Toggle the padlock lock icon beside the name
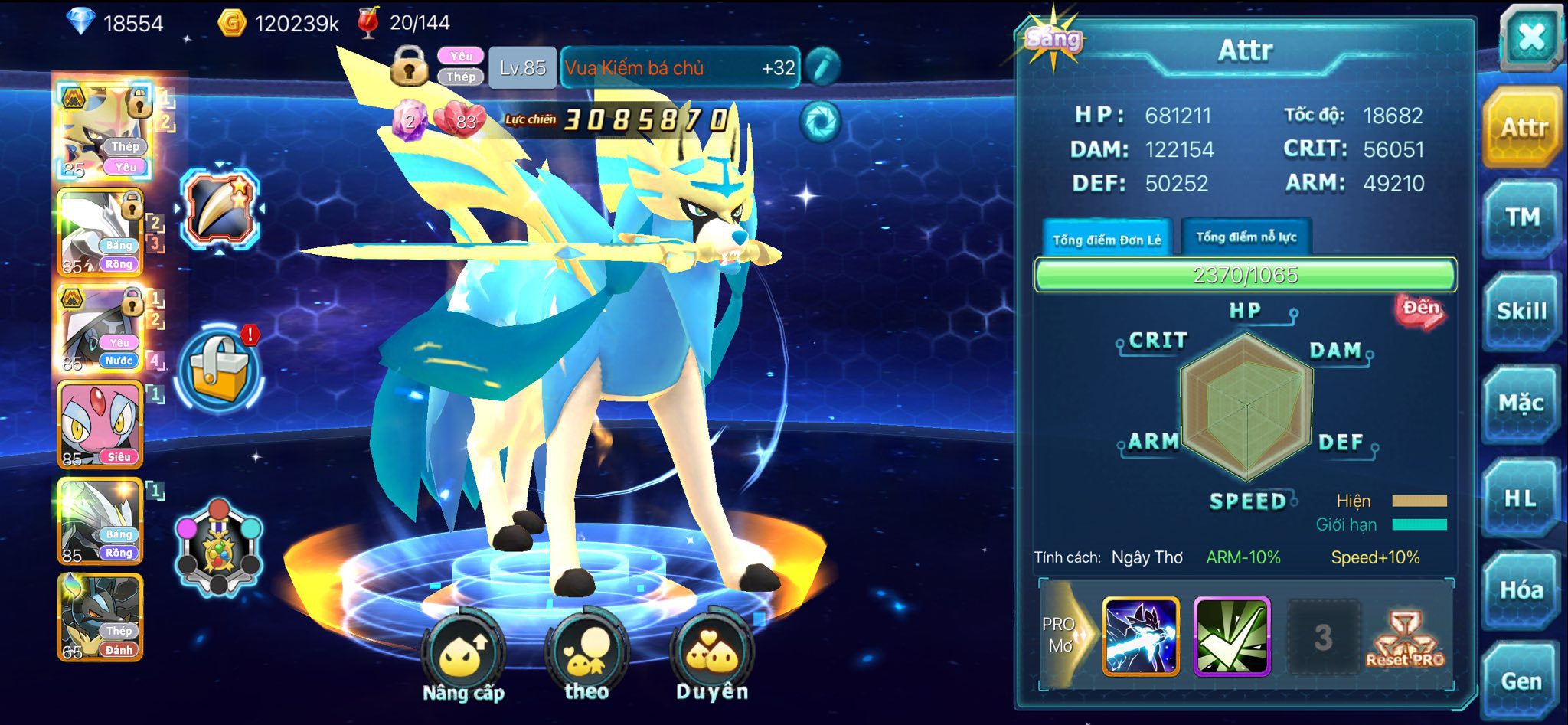 coord(410,65)
